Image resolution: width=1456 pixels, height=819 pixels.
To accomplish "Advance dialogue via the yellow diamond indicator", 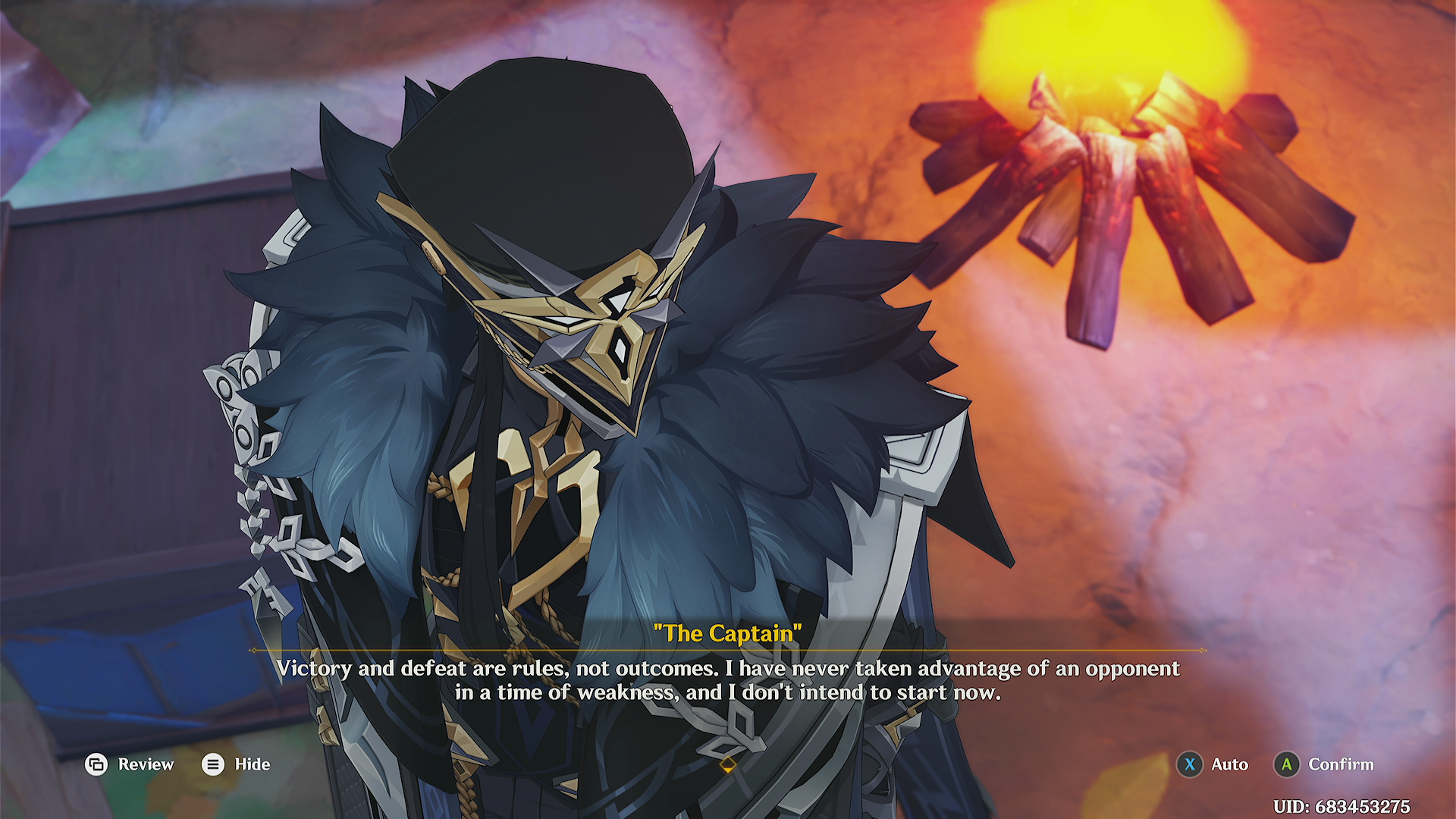I will 727,765.
